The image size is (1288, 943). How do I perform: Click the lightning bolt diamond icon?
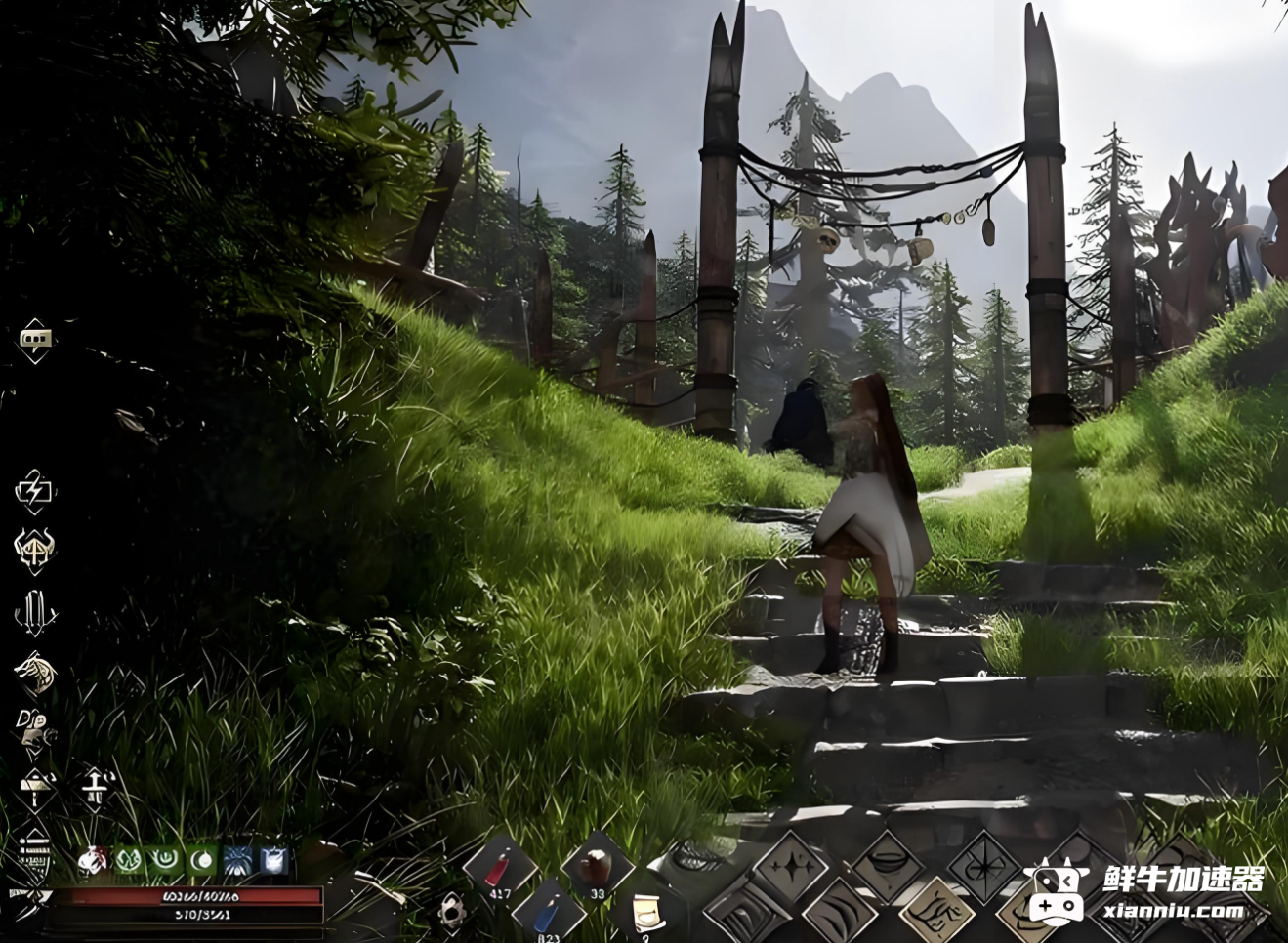click(x=34, y=490)
